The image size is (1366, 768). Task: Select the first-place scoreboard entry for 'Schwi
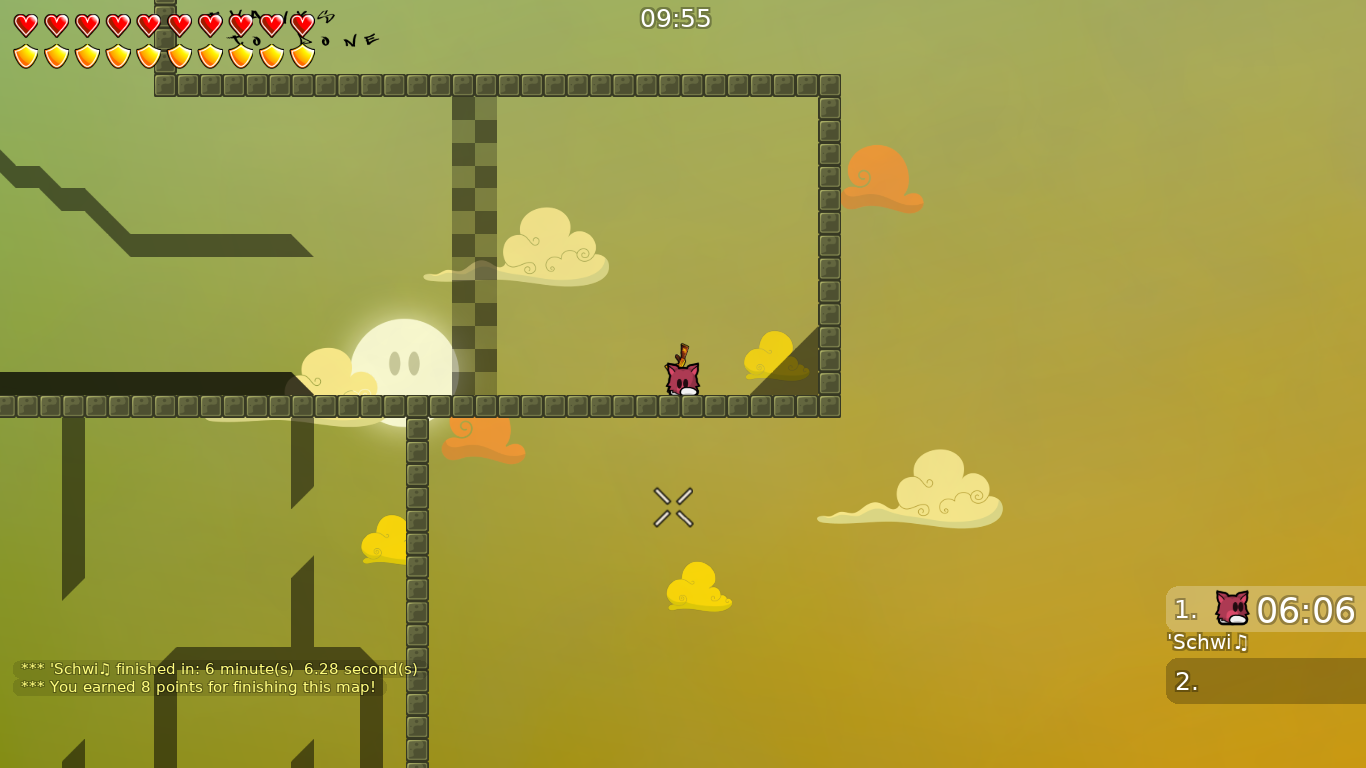click(x=1260, y=610)
